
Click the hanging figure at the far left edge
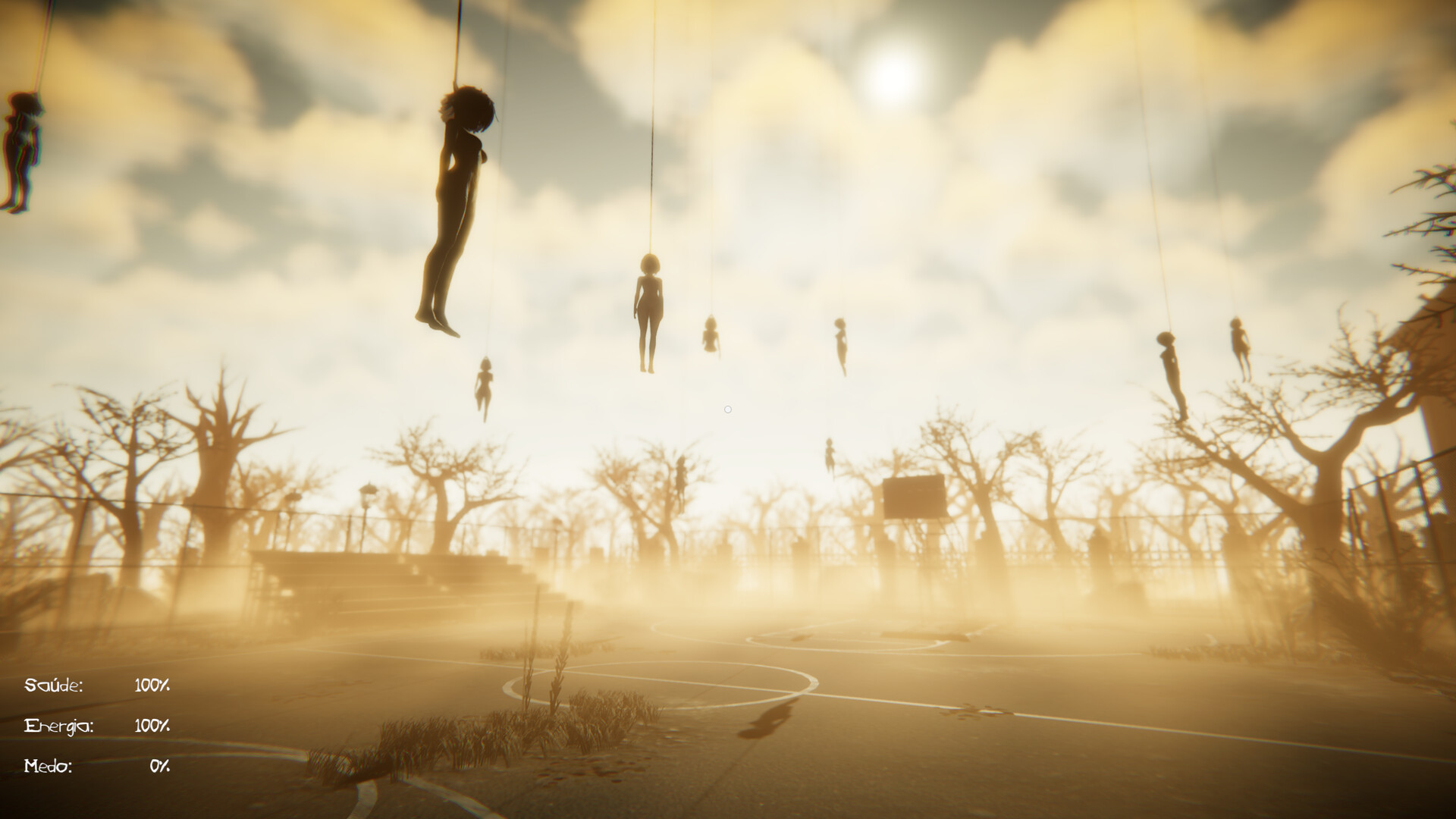click(19, 144)
